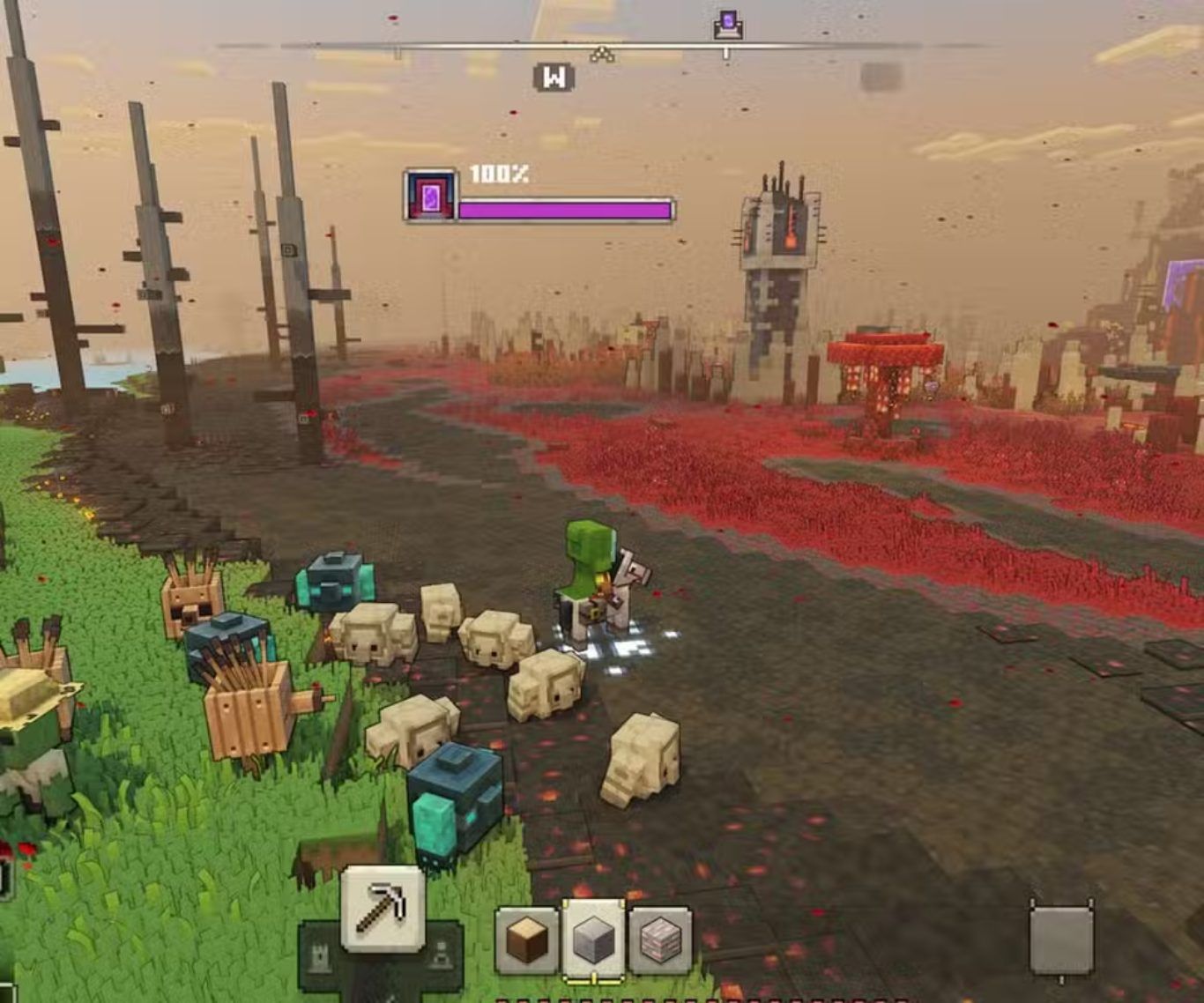The width and height of the screenshot is (1204, 1003).
Task: Pick the pink brick block slot
Action: [x=660, y=941]
